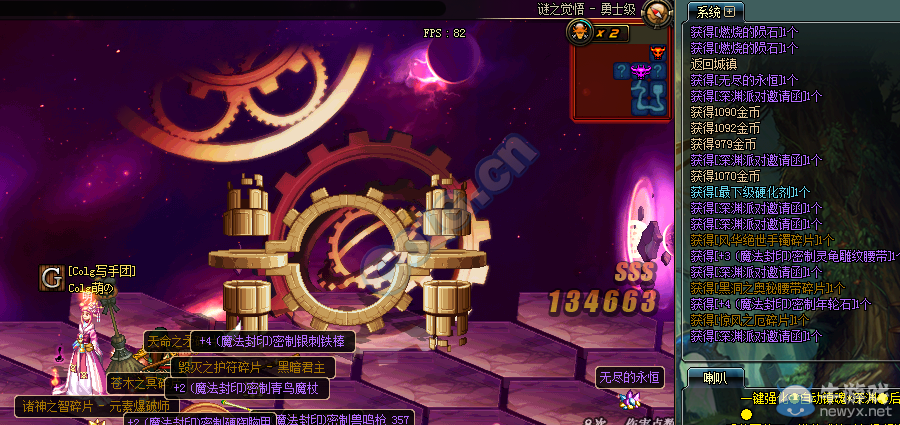Open the compass button above the minimap

tap(656, 13)
